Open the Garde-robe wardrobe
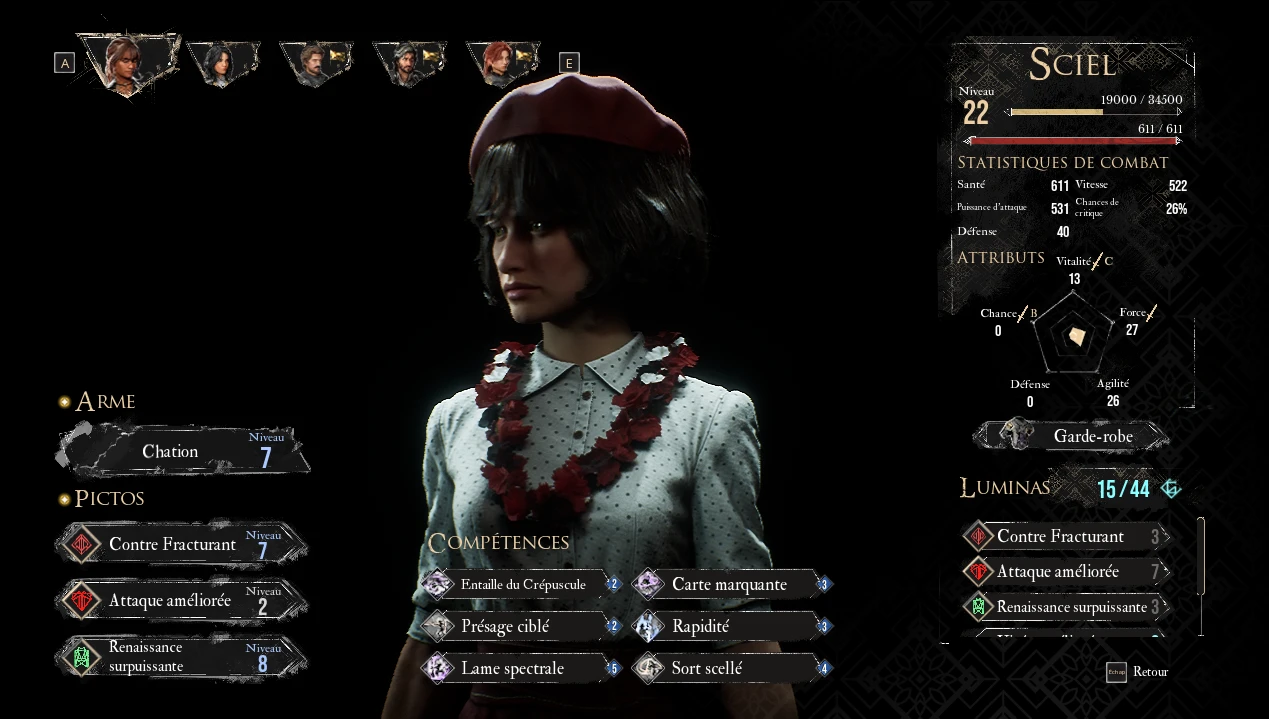Screen dimensions: 1269x719 pos(1071,436)
